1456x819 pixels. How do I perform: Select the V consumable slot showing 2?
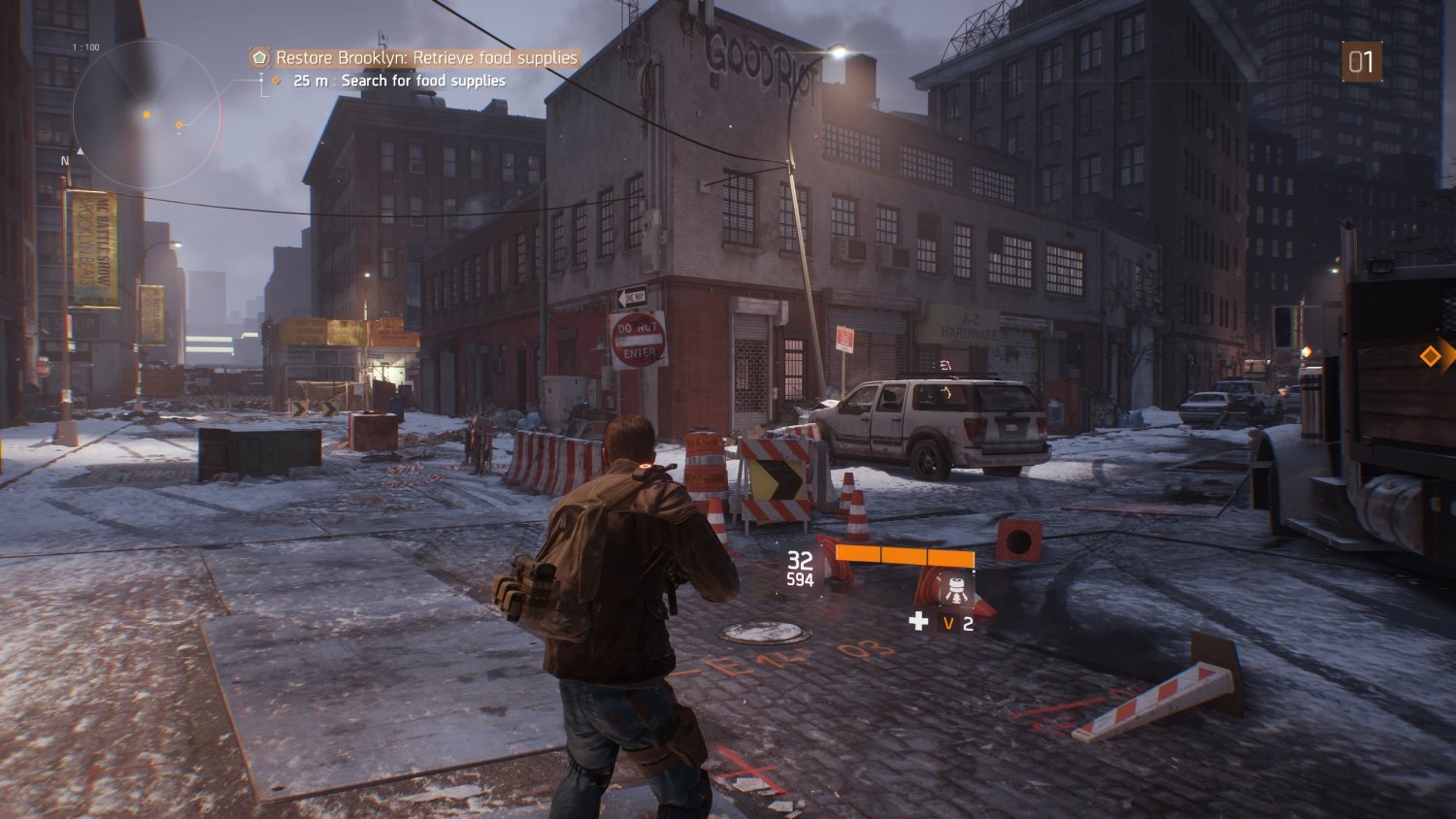click(949, 624)
